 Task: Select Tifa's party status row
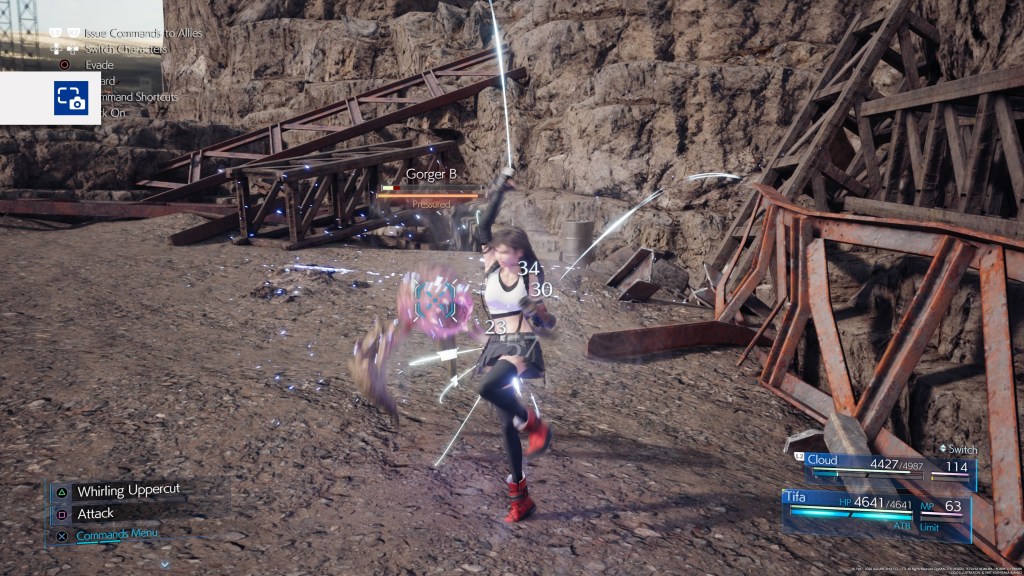(875, 506)
